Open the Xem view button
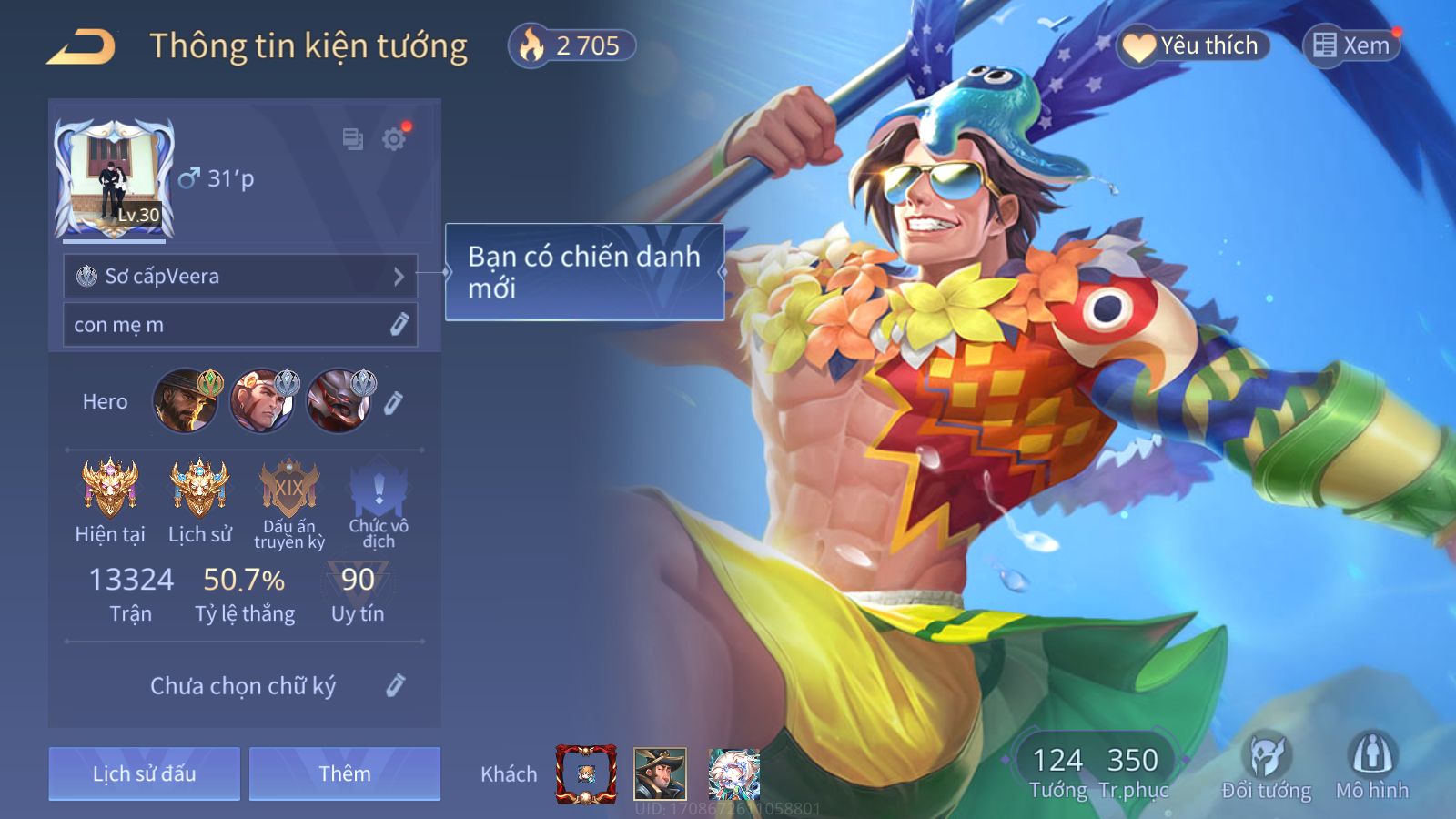Screen dimensions: 1456x819 [x=1351, y=45]
